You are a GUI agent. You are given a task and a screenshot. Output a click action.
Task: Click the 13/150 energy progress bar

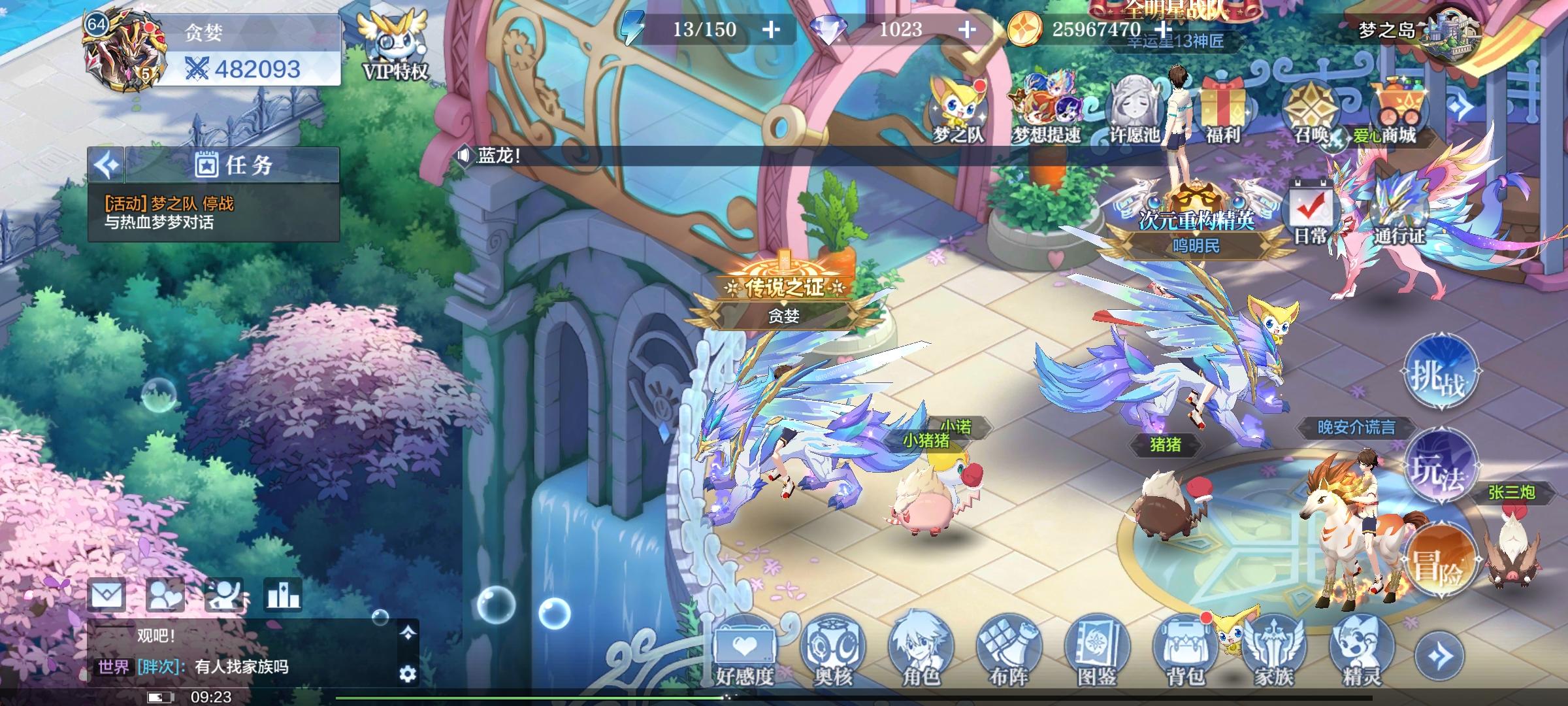[x=702, y=29]
